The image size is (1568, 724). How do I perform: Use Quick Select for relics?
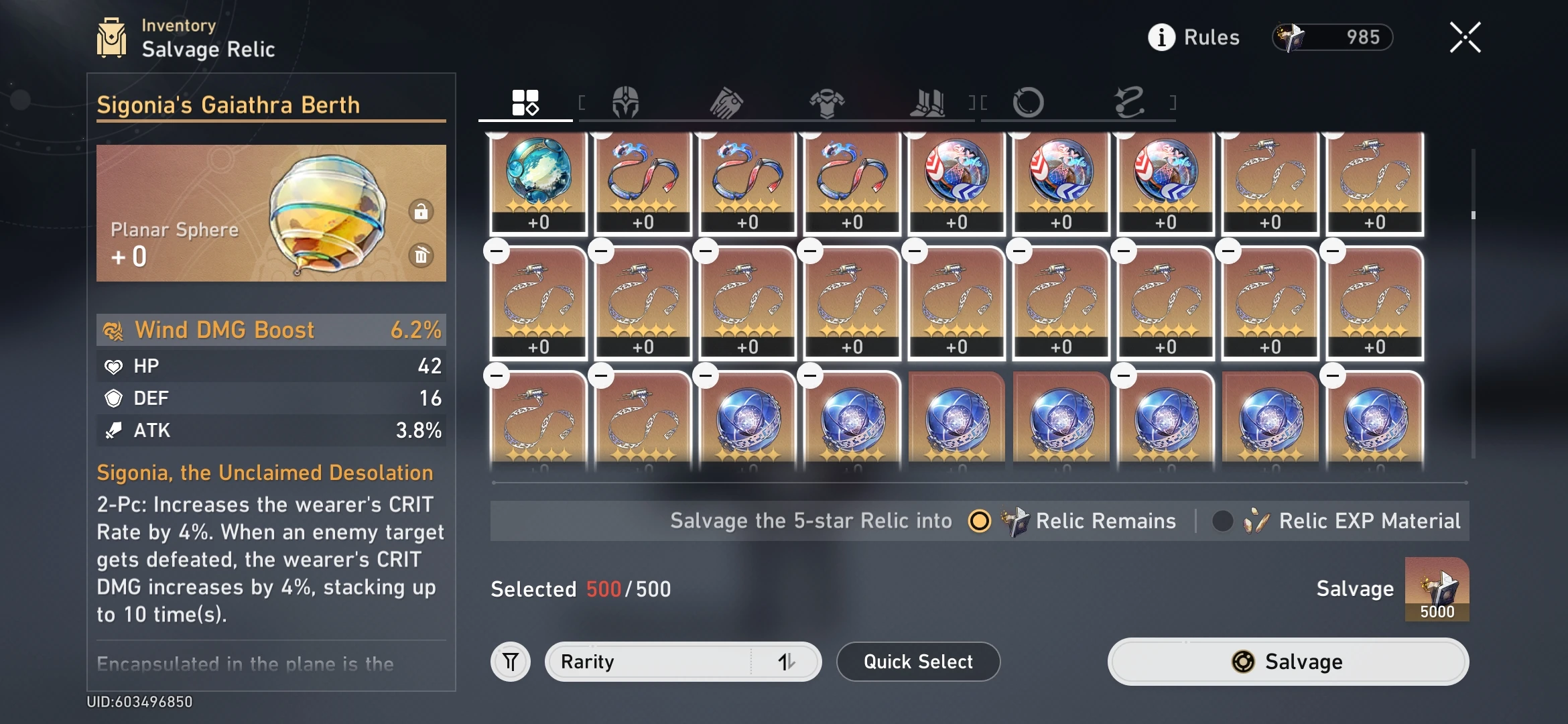point(918,662)
